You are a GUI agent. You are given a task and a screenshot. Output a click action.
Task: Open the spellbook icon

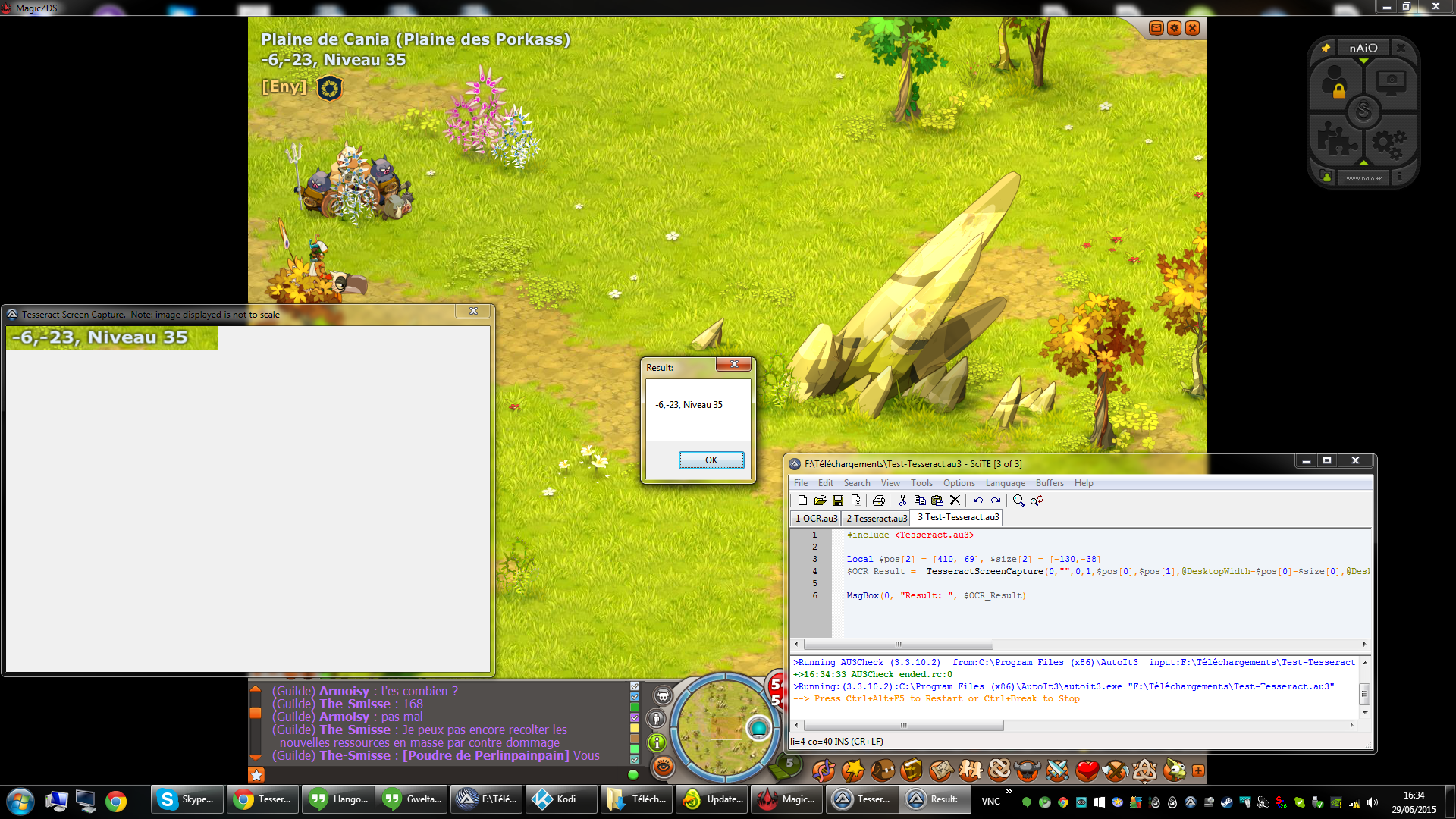pyautogui.click(x=911, y=771)
